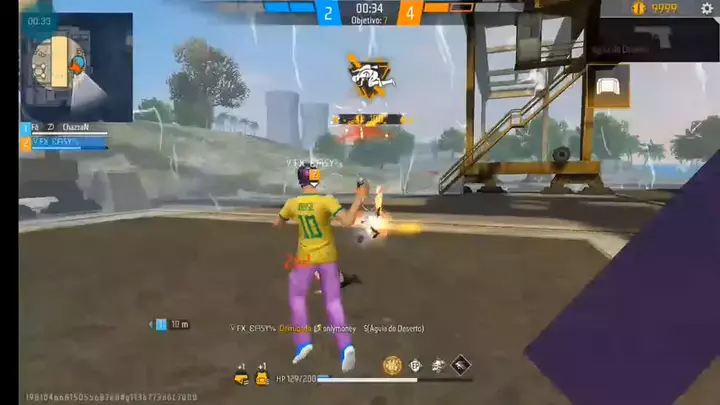Image resolution: width=720 pixels, height=405 pixels.
Task: Tap the yellow ammo pickup icon
Action: (x=241, y=377)
